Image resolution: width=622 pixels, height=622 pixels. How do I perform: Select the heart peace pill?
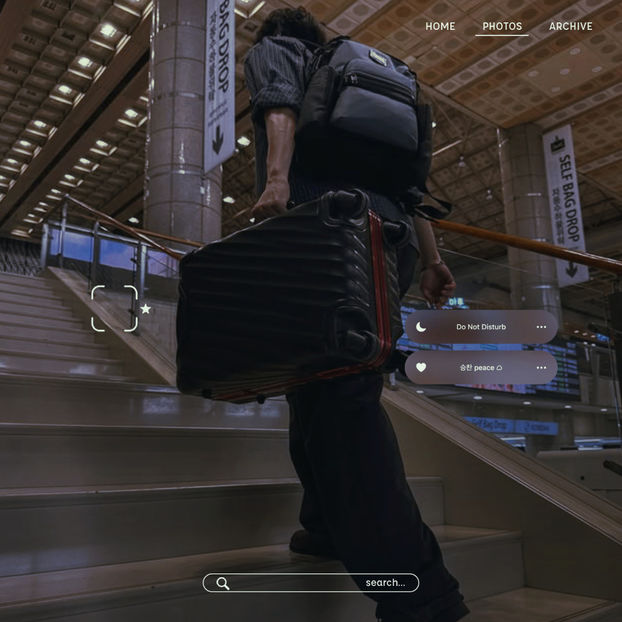(x=481, y=367)
